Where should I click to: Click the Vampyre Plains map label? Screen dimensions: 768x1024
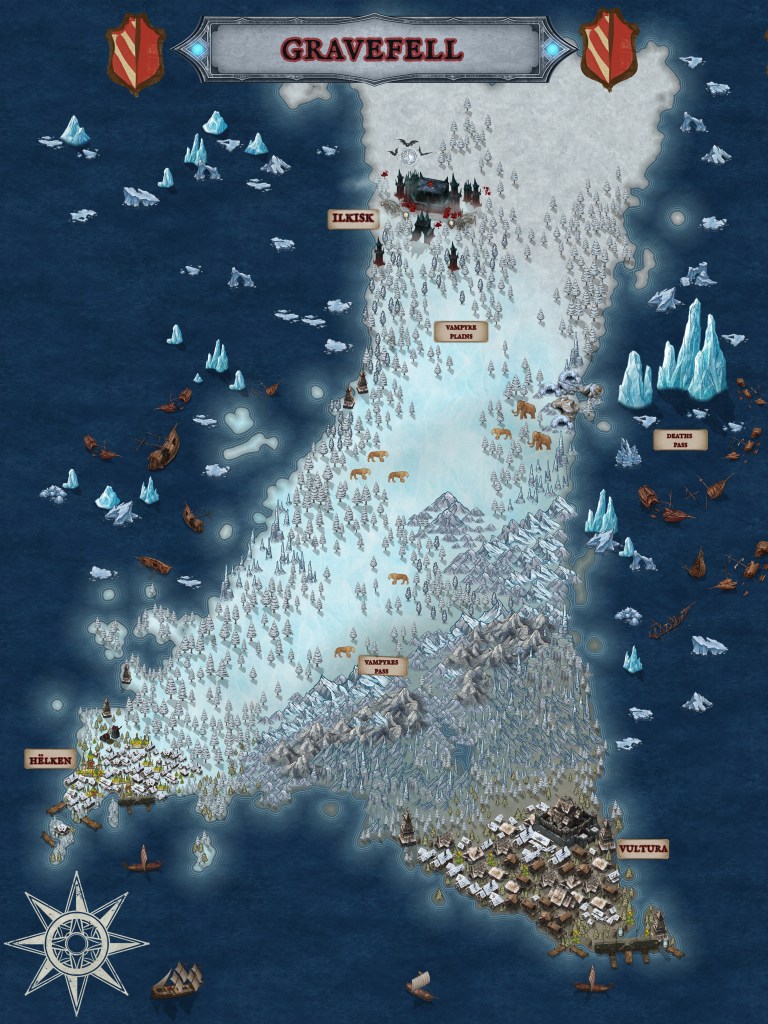coord(460,331)
